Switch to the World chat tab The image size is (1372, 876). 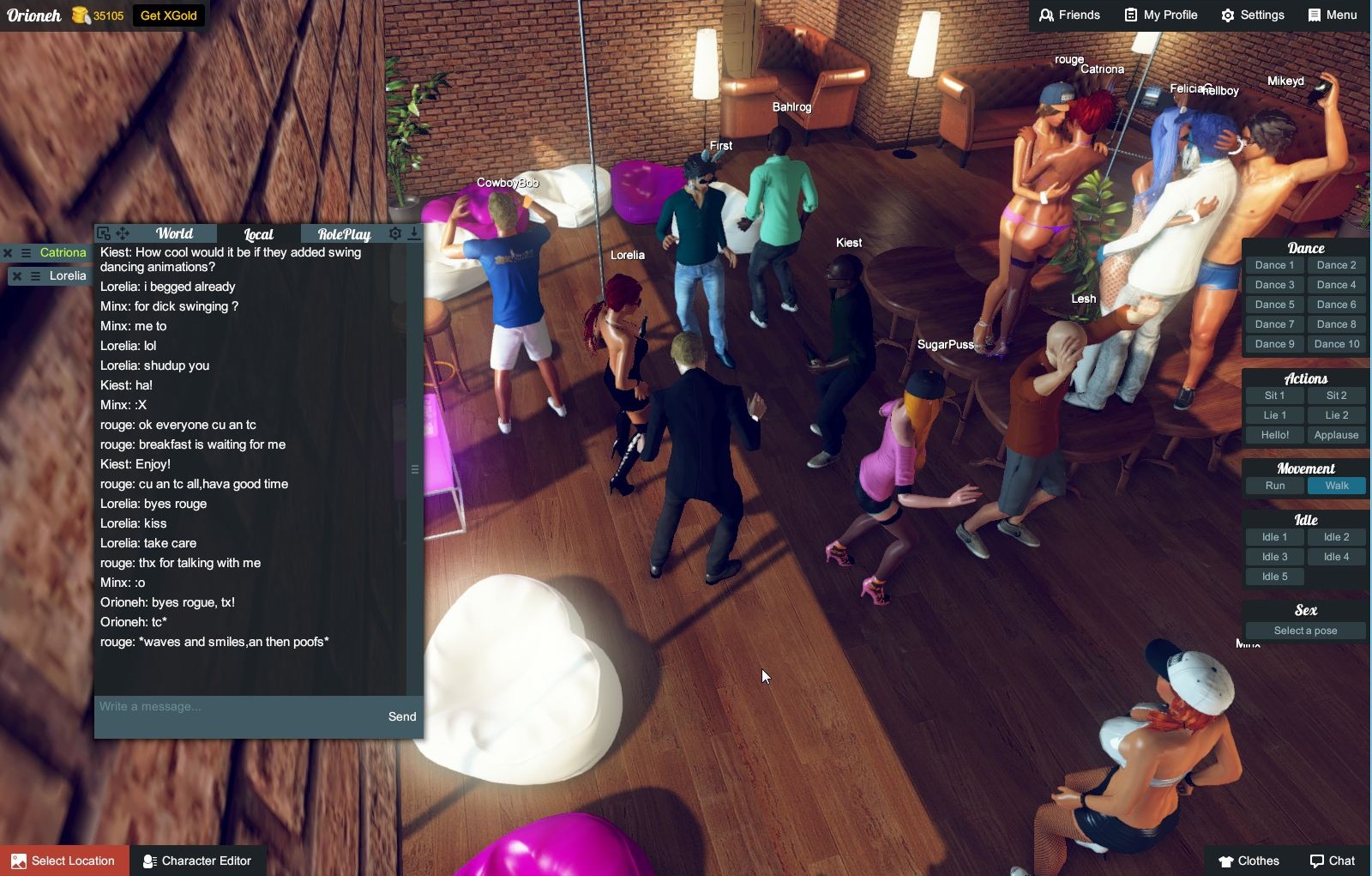174,233
